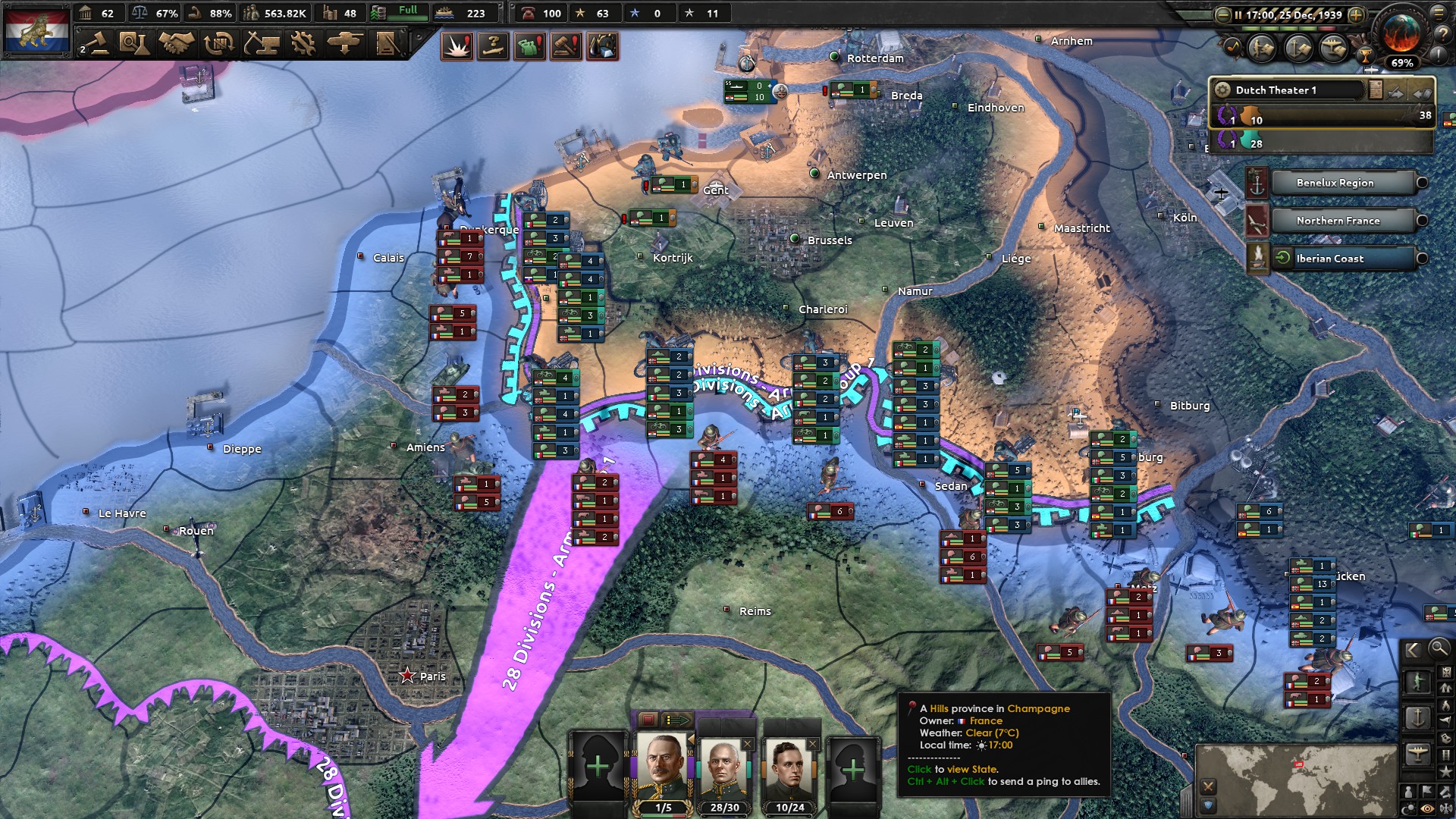
Task: Open the game menu via hamburger icon top right
Action: pos(1440,13)
